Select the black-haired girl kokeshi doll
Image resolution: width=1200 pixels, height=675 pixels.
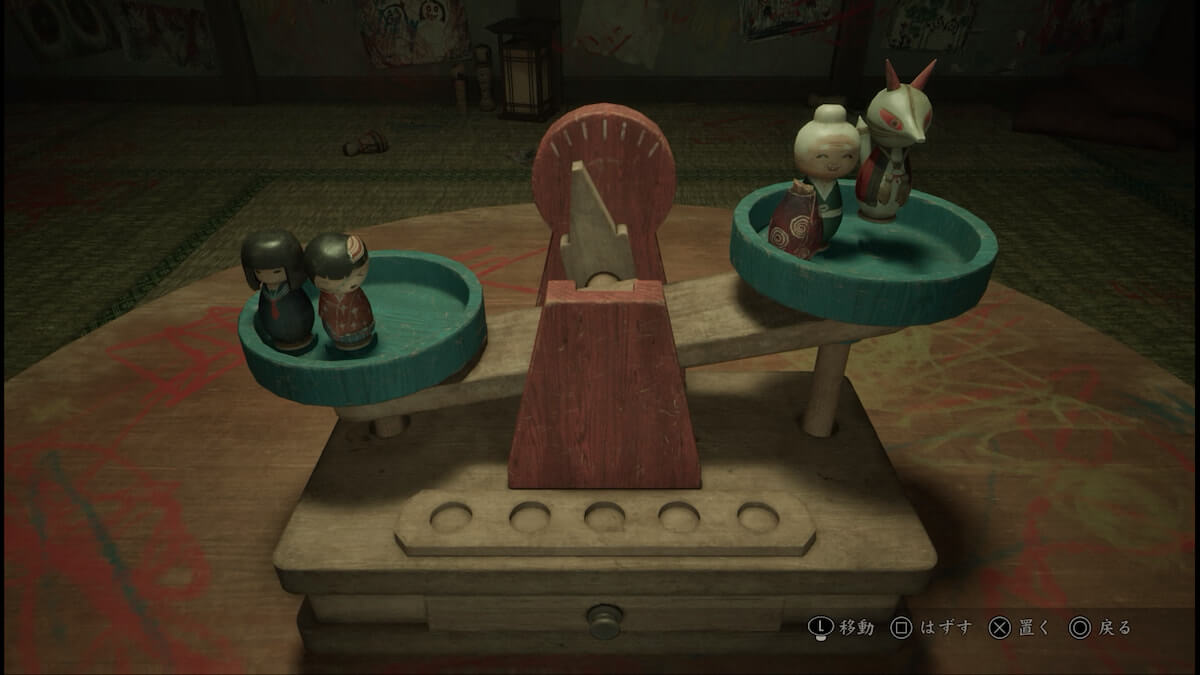pos(275,288)
